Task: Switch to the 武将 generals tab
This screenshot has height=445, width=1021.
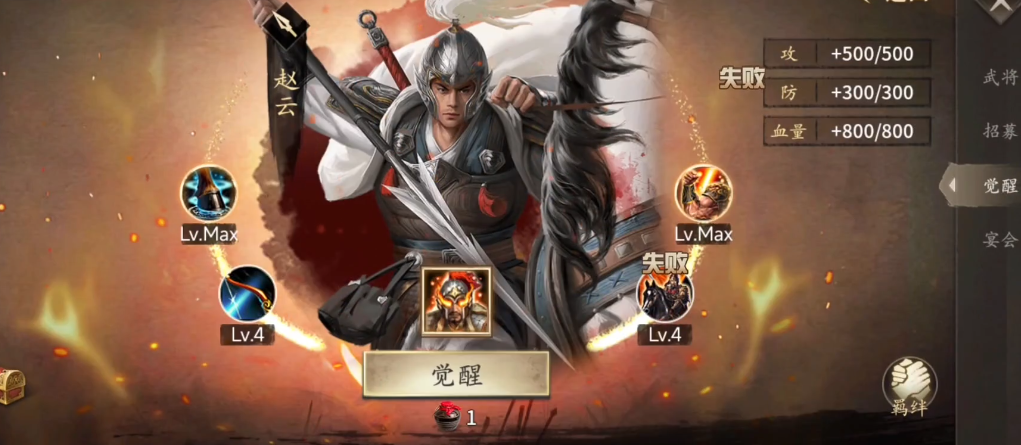Action: tap(999, 77)
